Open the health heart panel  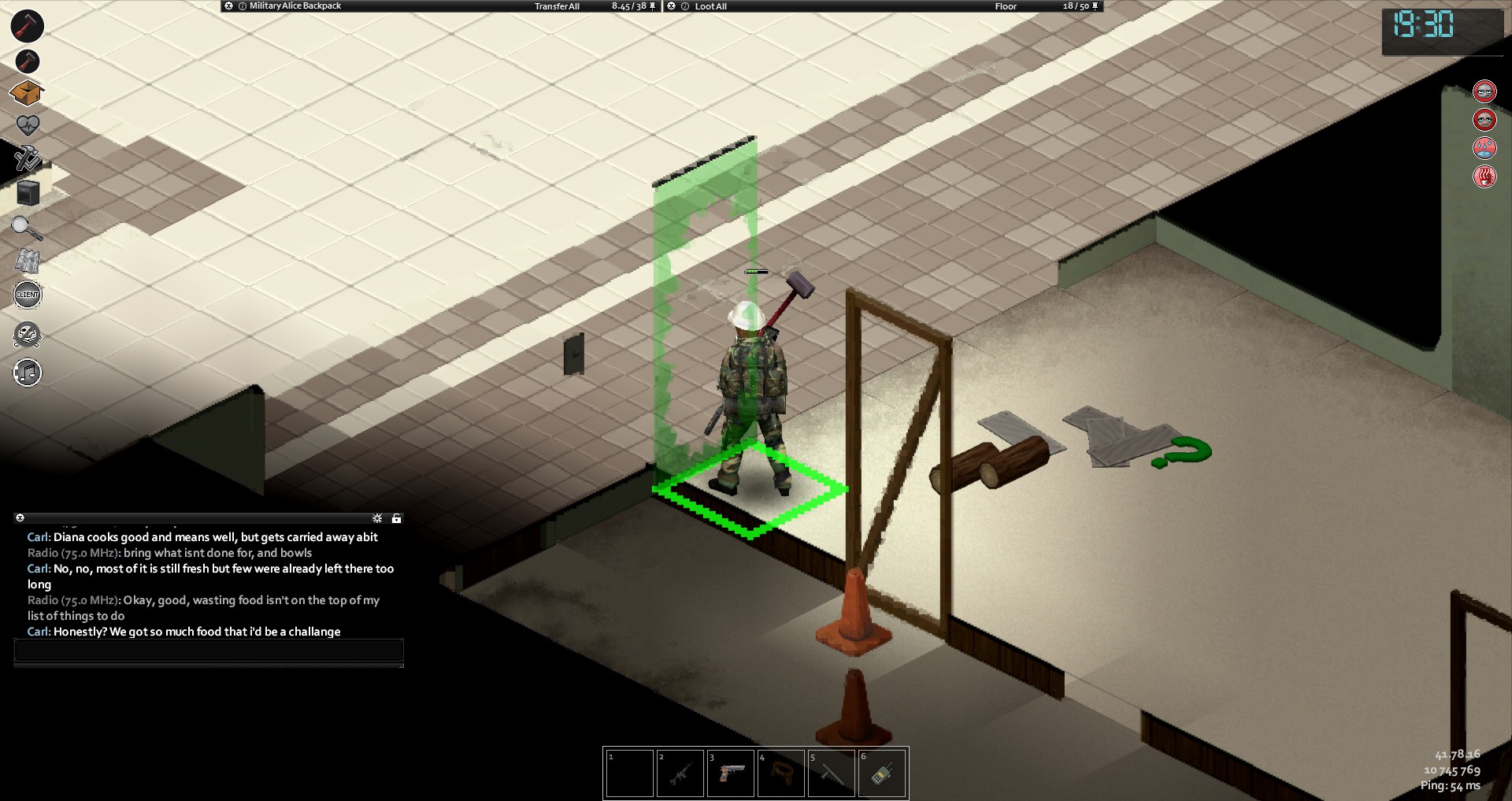[27, 125]
